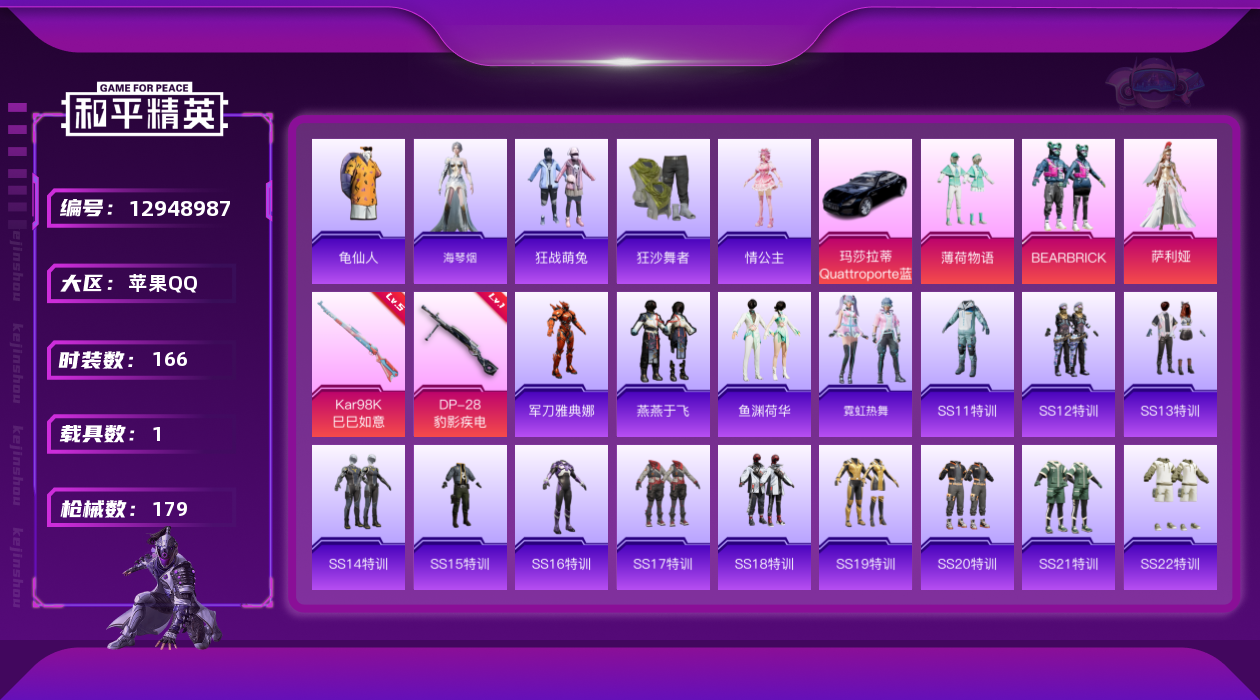Select the SS11特训 outfit card
The width and height of the screenshot is (1260, 700).
coord(967,364)
